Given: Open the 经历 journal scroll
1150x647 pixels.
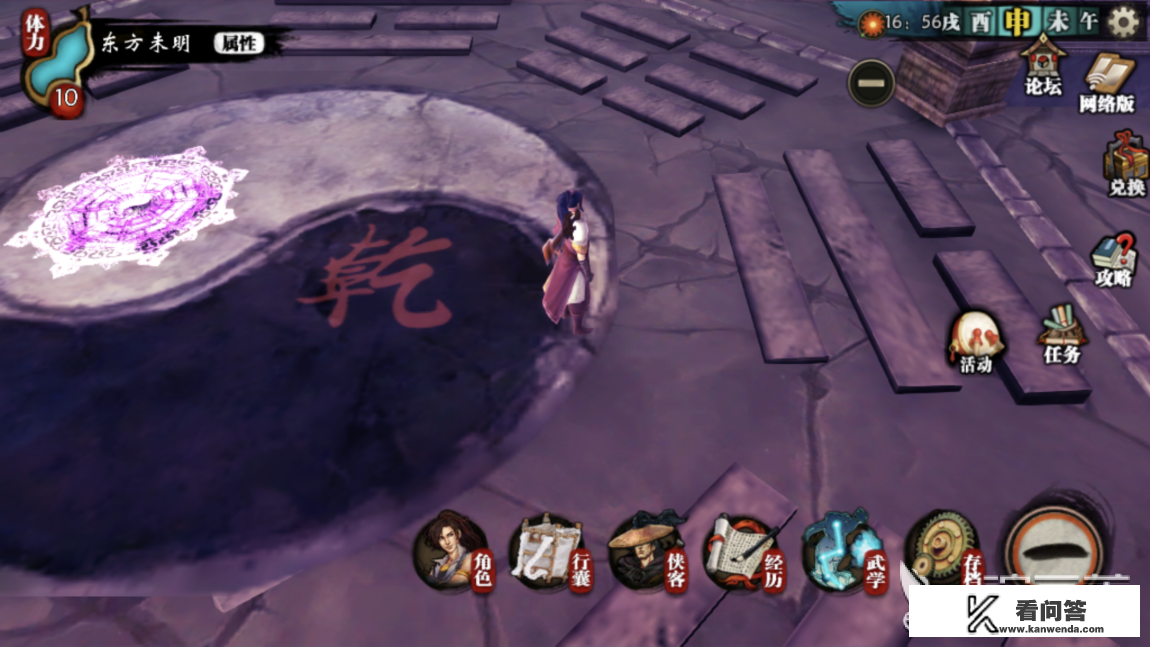Looking at the screenshot, I should [x=742, y=553].
